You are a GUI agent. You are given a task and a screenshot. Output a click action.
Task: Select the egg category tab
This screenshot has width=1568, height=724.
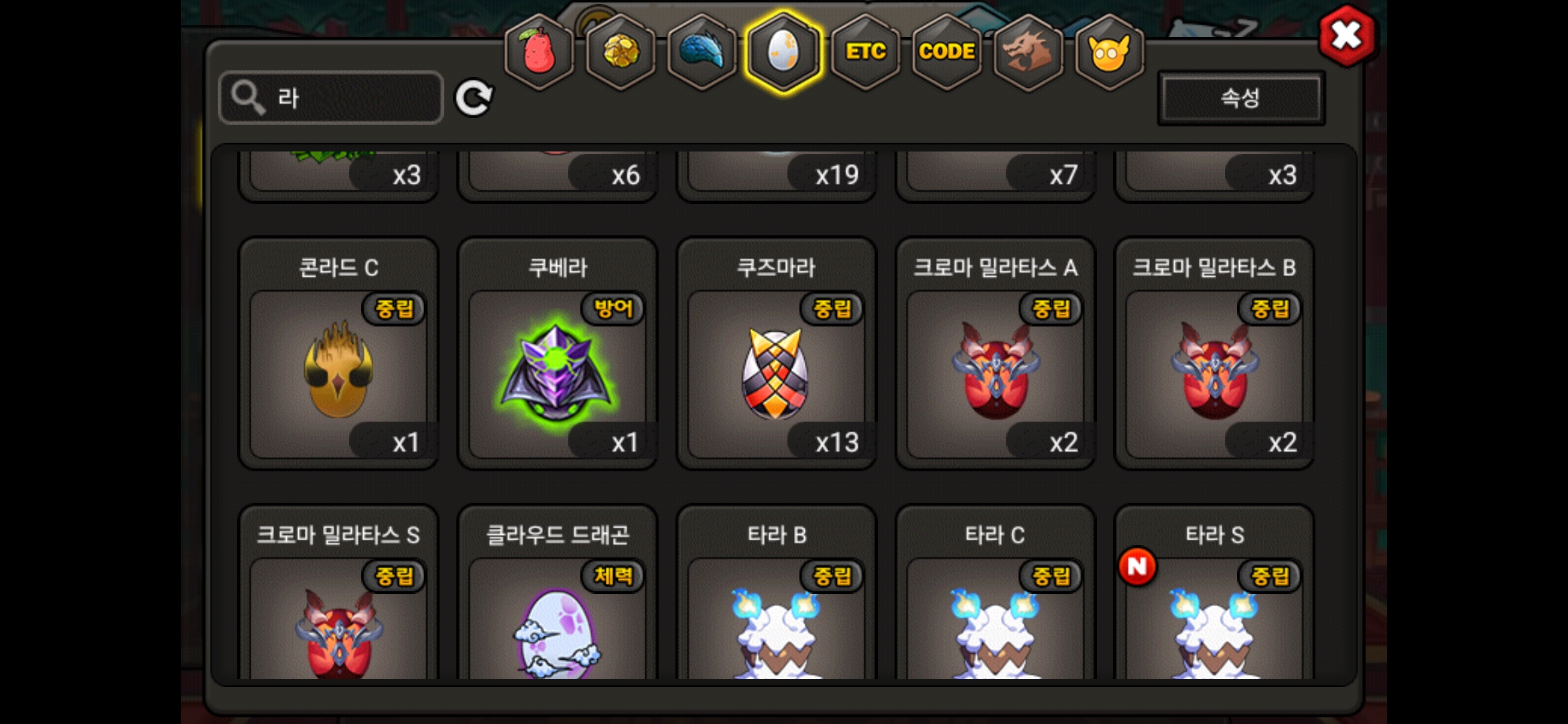(783, 52)
